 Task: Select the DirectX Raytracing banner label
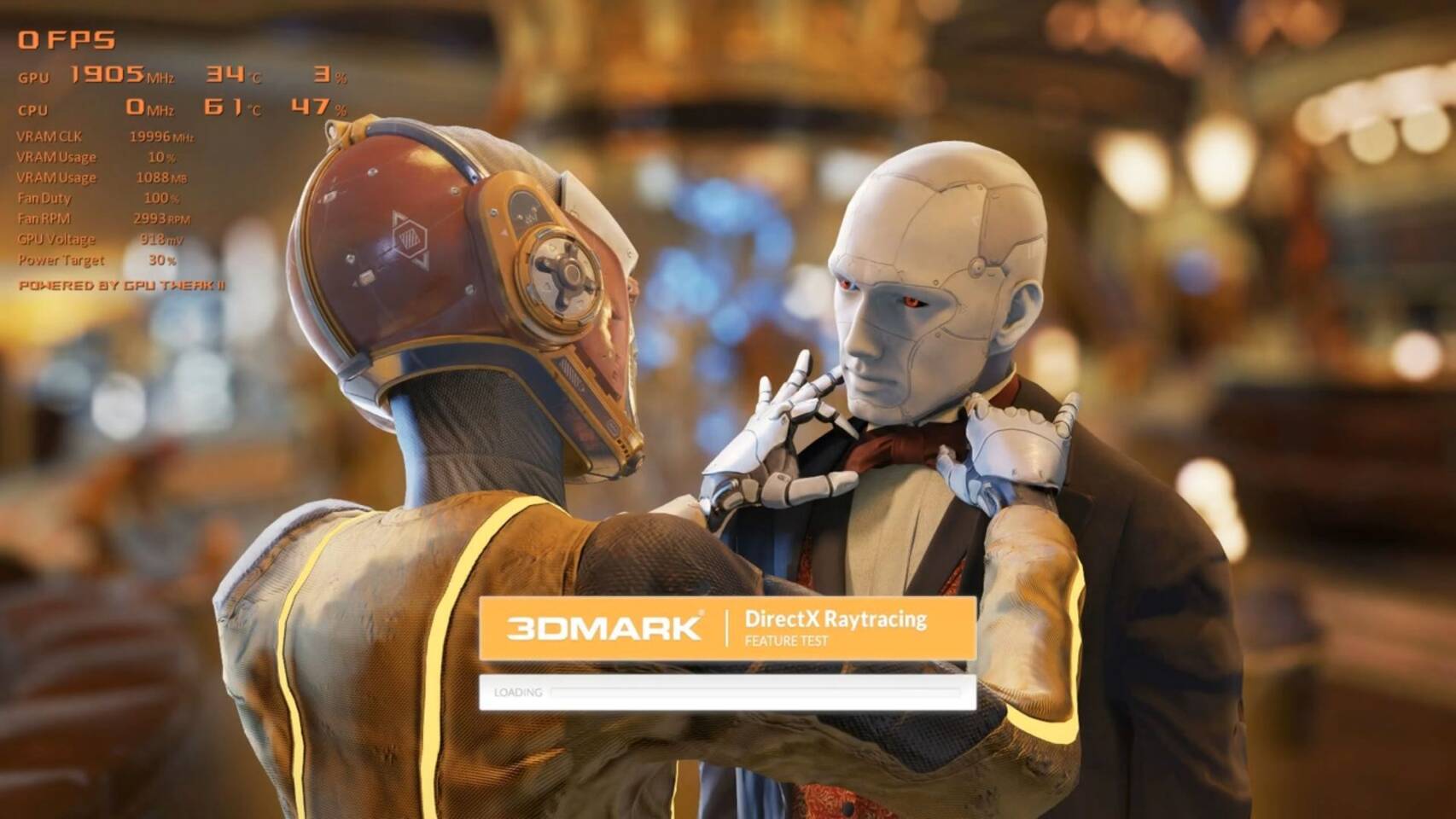(x=835, y=619)
